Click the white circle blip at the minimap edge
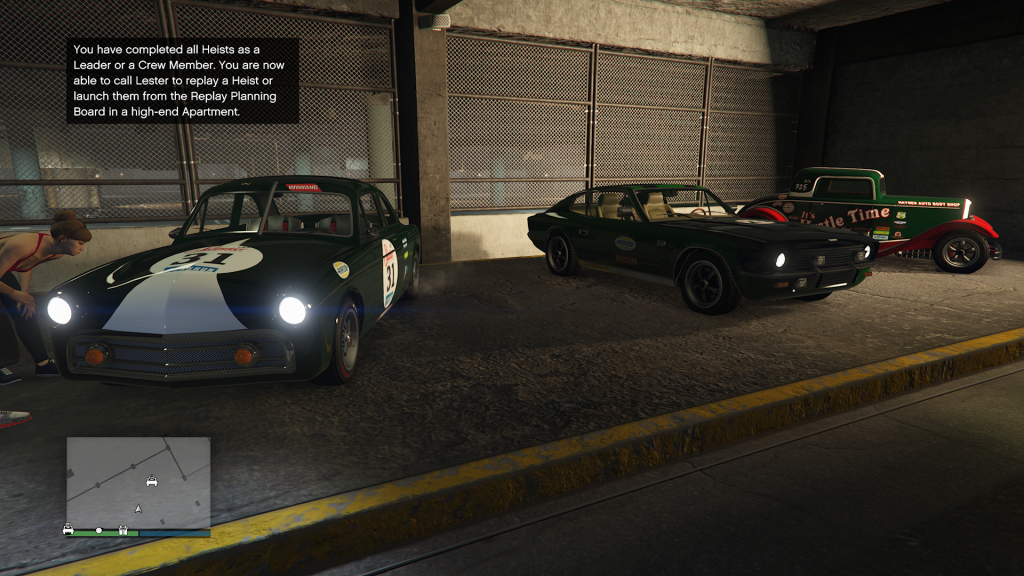Viewport: 1024px width, 576px height. tap(98, 530)
